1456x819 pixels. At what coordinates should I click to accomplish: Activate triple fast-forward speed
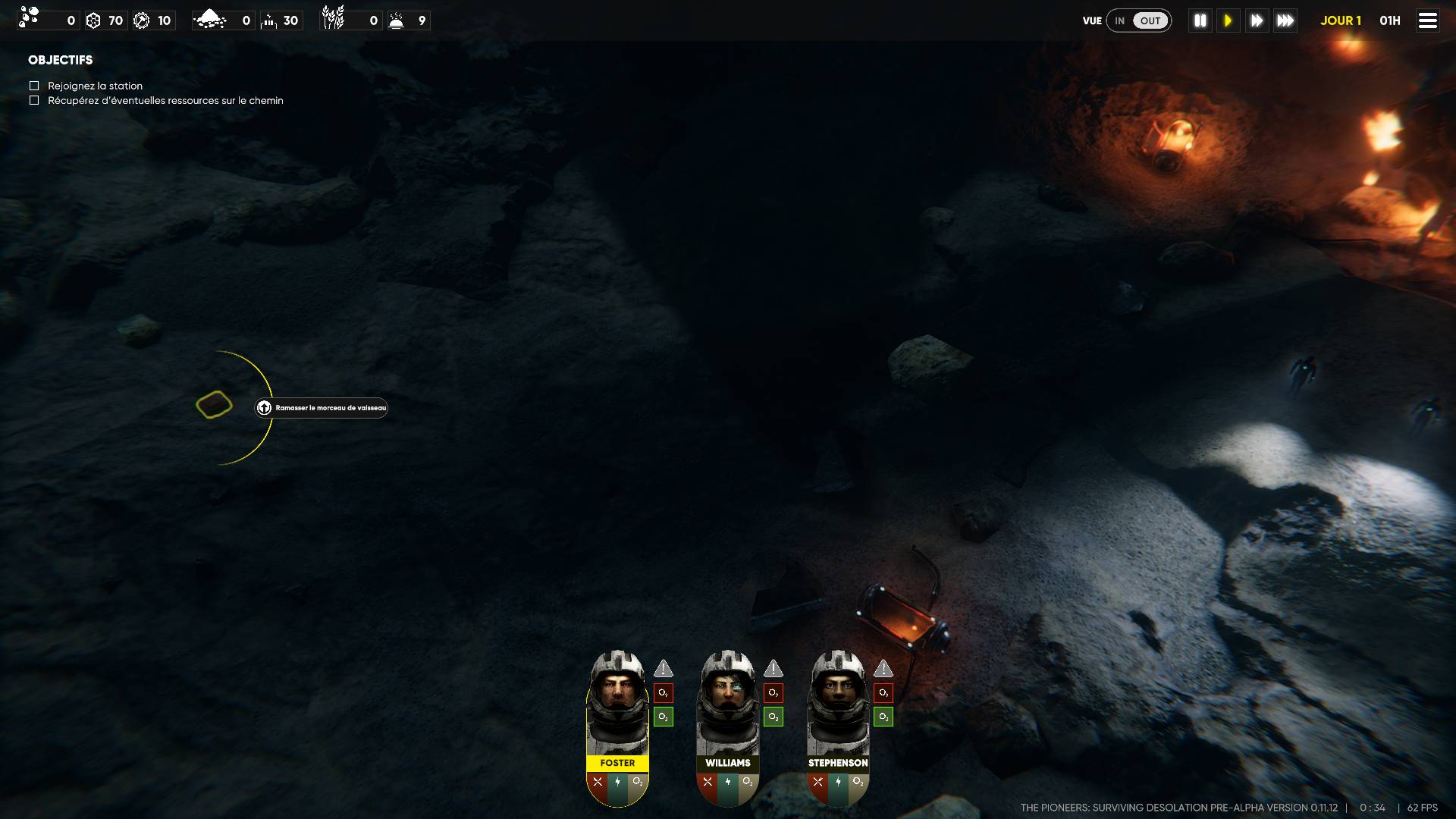[1285, 20]
